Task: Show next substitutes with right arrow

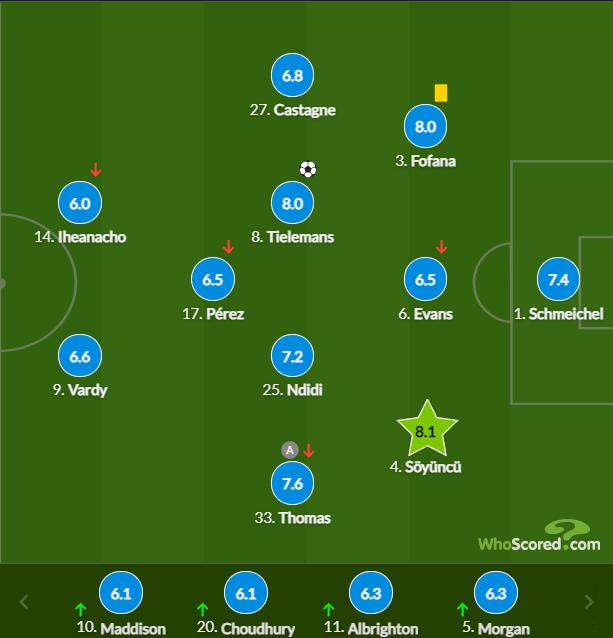Action: [x=589, y=602]
